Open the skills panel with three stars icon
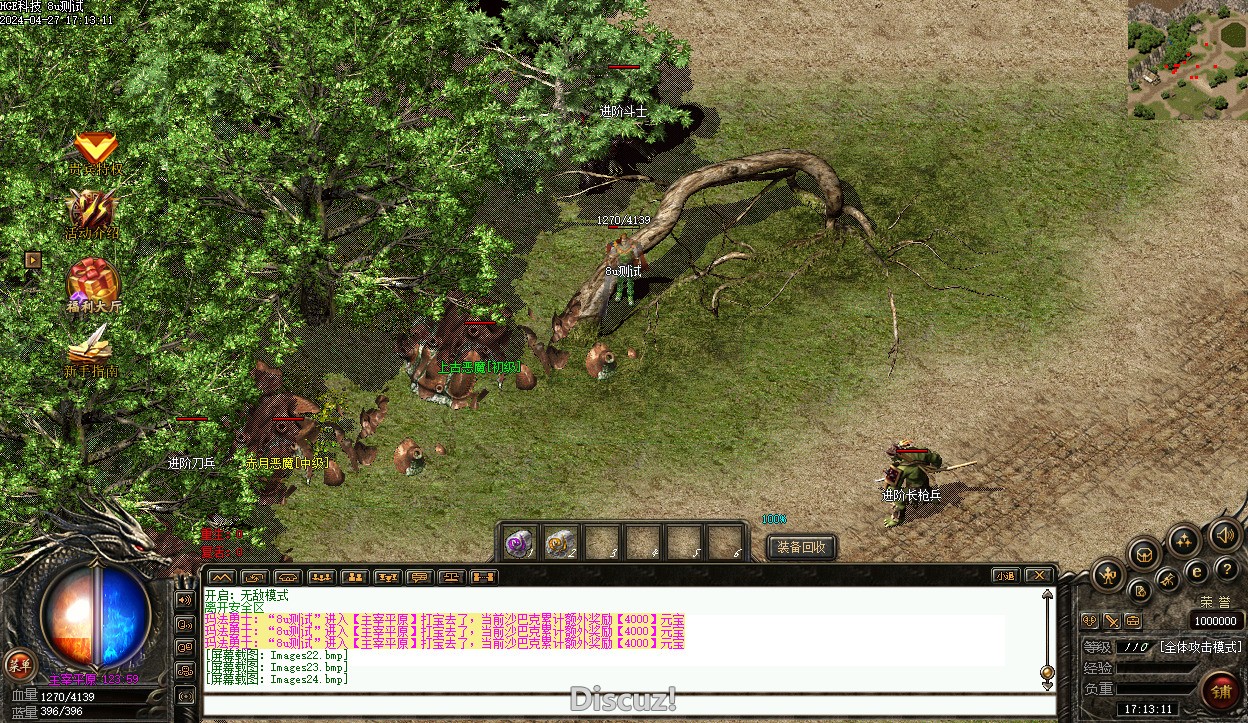The image size is (1248, 723). click(1184, 541)
